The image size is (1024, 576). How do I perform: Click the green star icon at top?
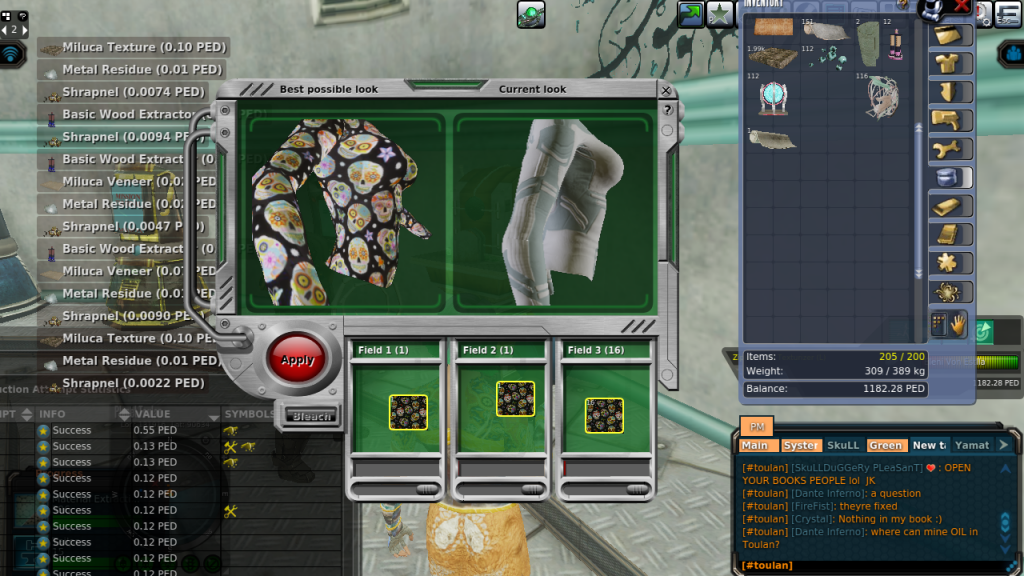coord(720,13)
